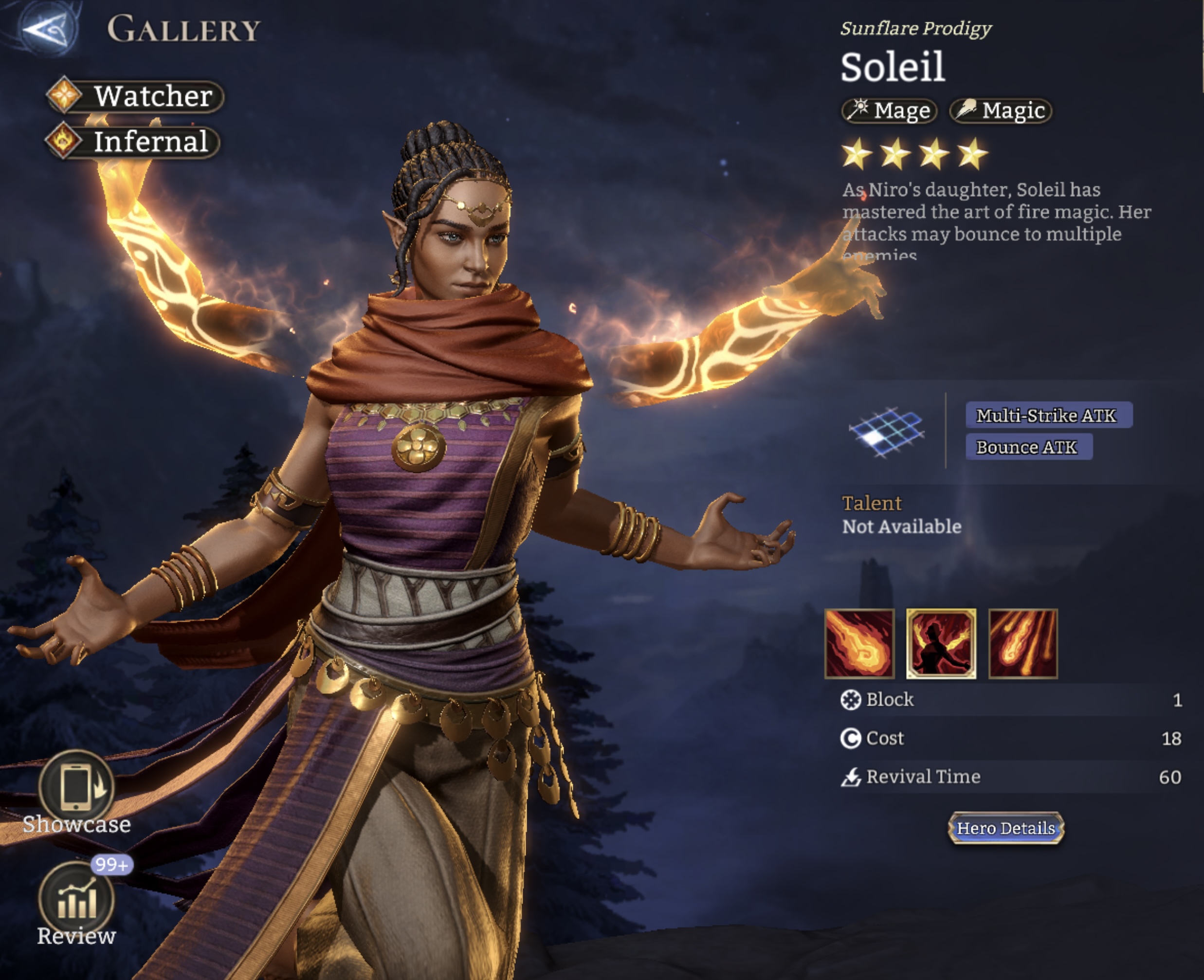This screenshot has width=1204, height=980.
Task: View the flaming silhouette skill icon
Action: 941,644
